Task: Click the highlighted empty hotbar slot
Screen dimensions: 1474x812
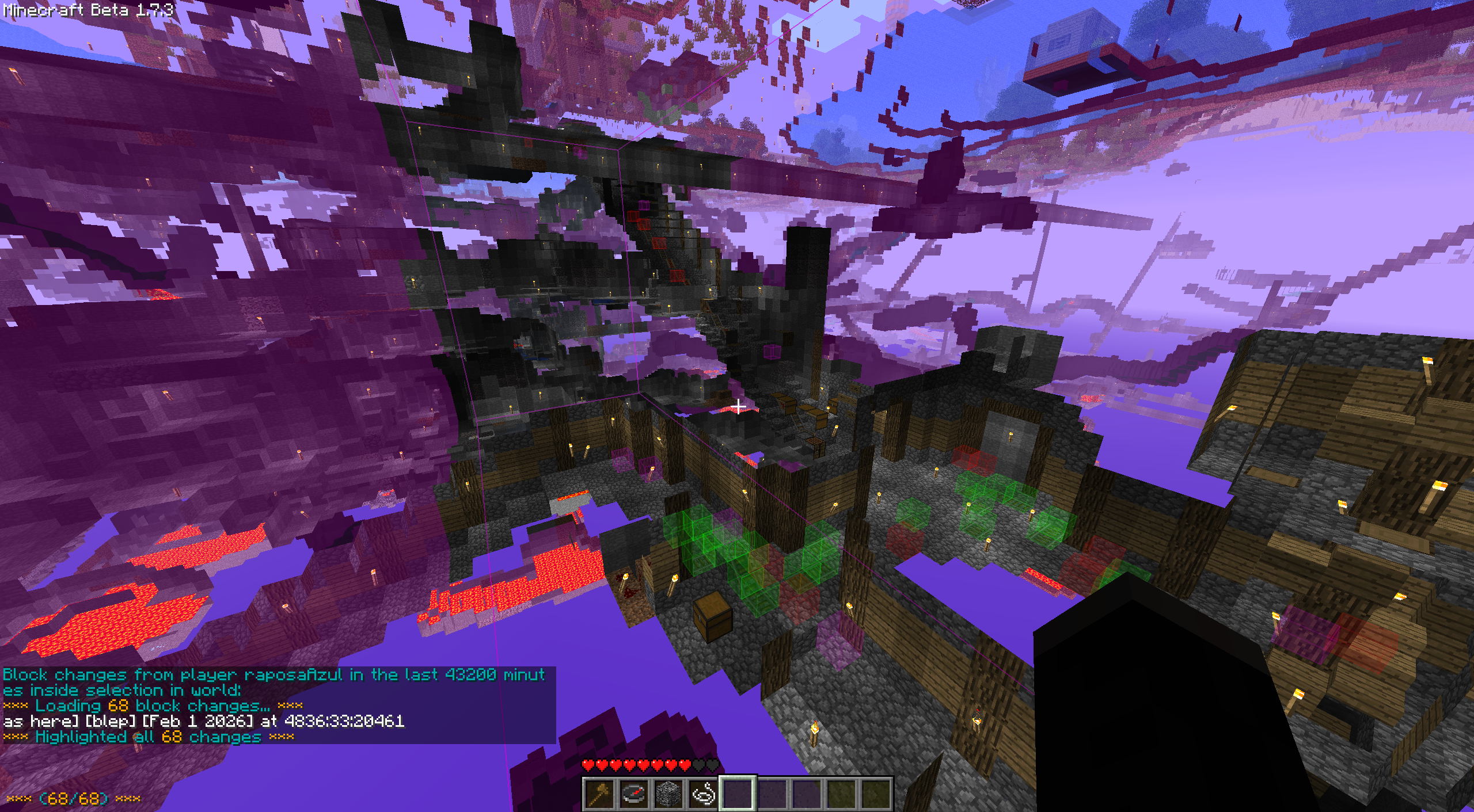Action: pyautogui.click(x=738, y=794)
